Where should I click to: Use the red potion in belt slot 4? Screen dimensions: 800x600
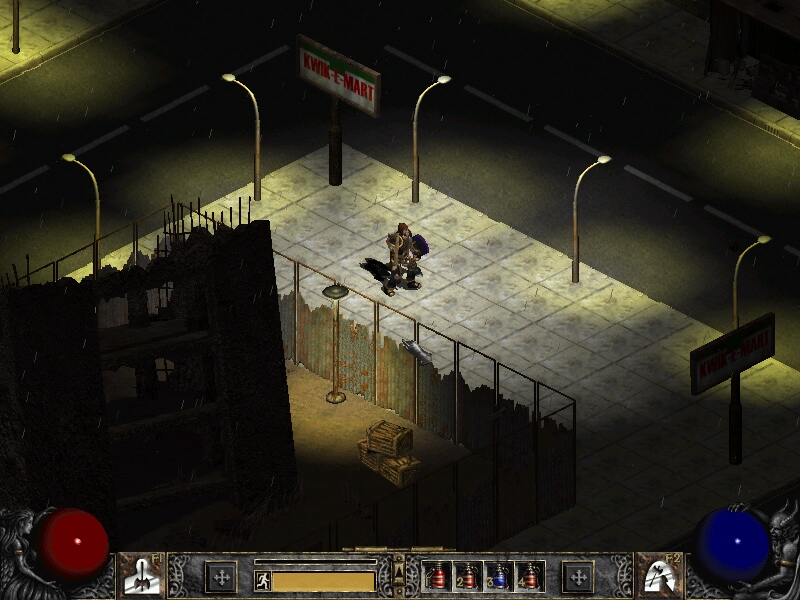pos(529,576)
